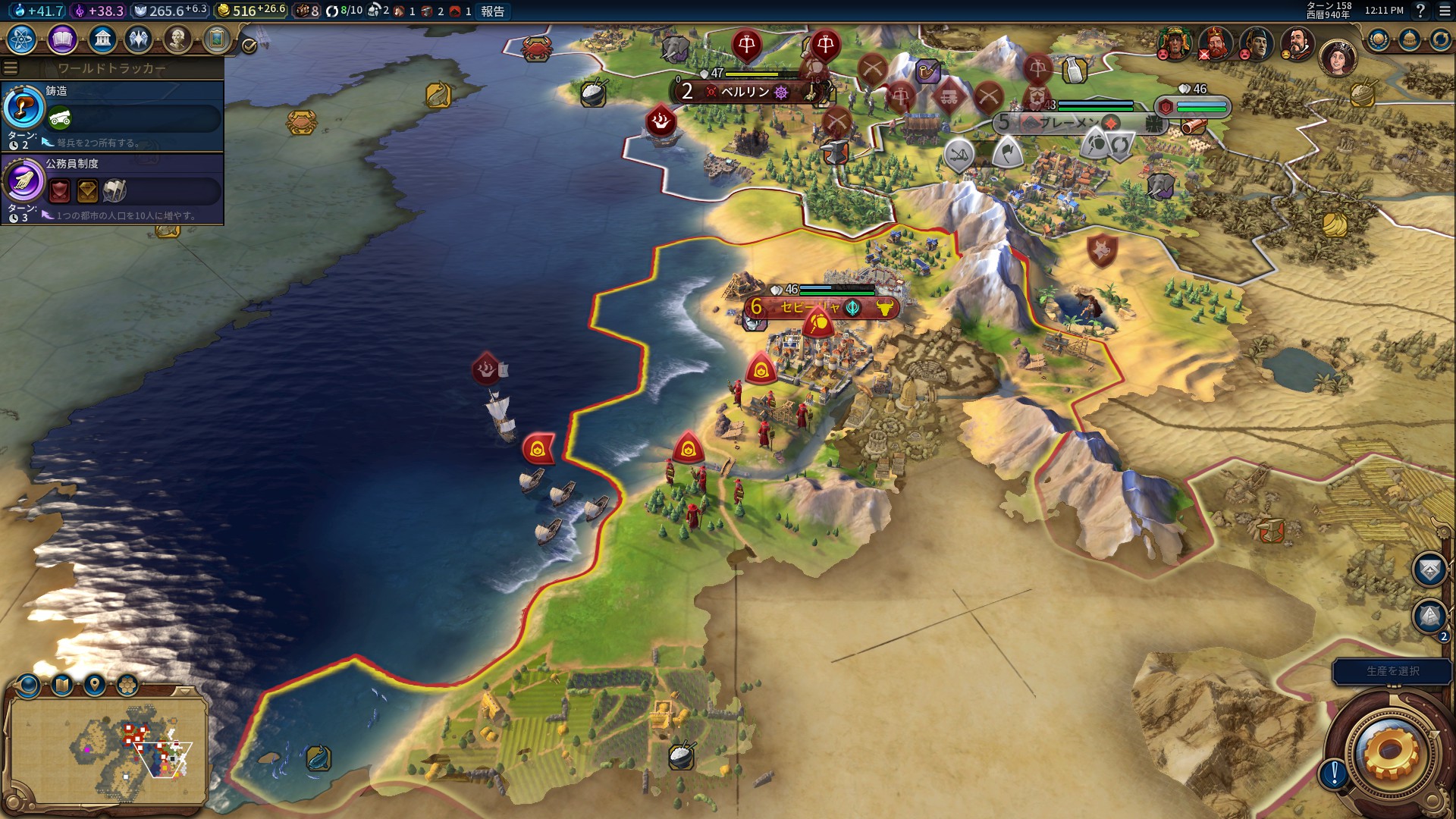Open the 報告 reports button
The width and height of the screenshot is (1456, 819).
click(492, 11)
